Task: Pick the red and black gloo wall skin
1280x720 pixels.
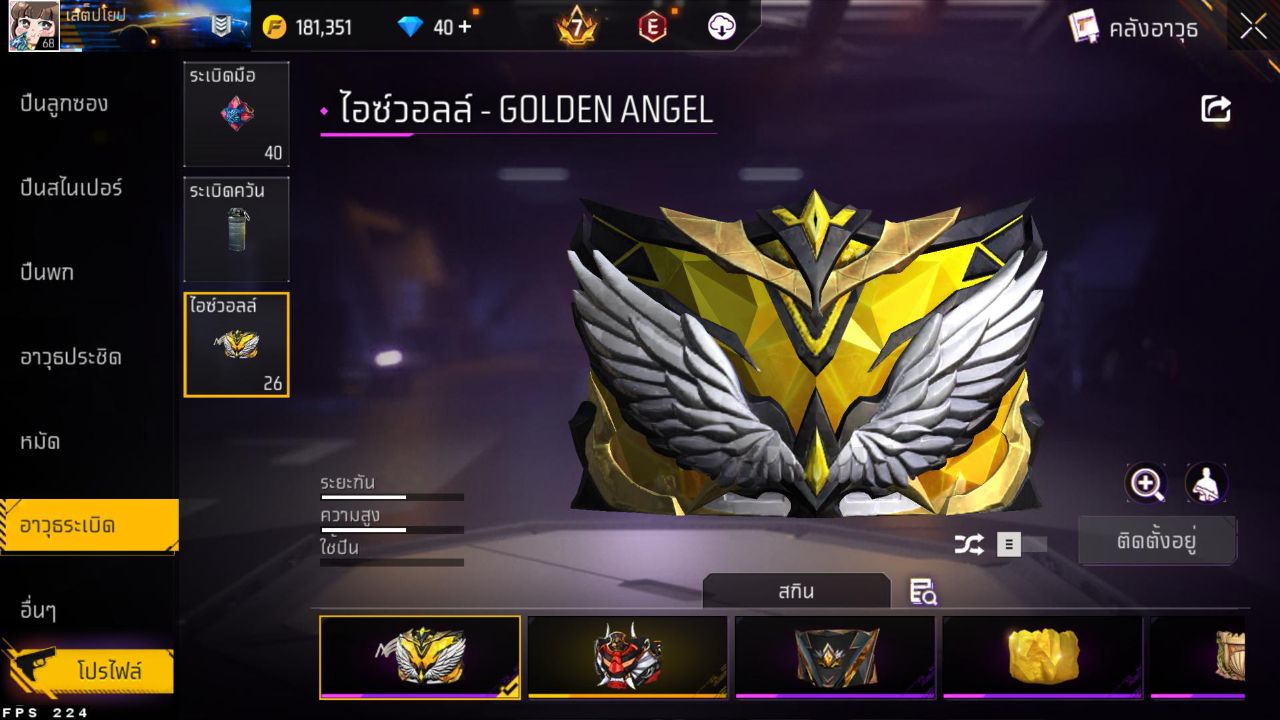Action: [x=627, y=656]
